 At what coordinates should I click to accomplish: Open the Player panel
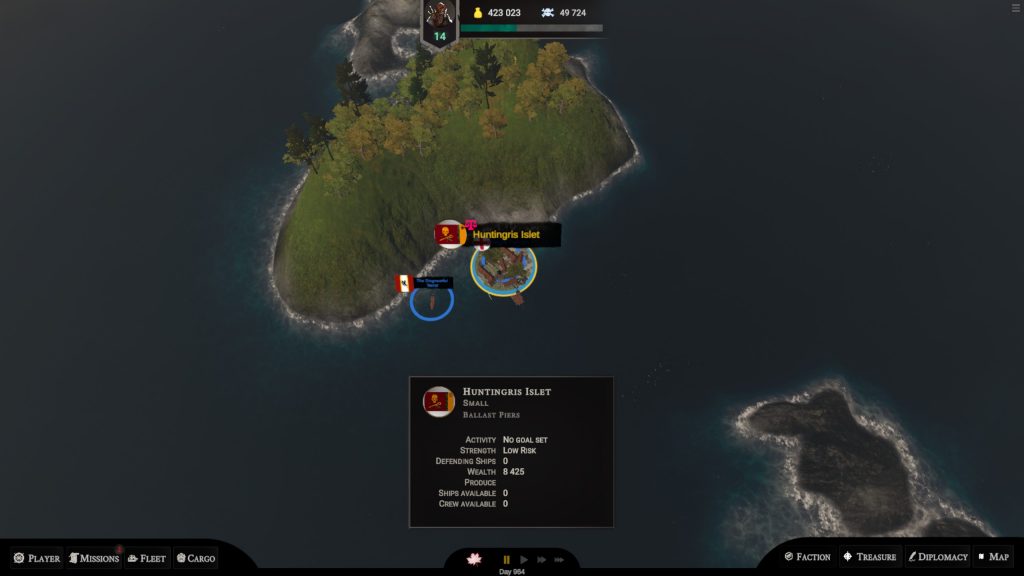(x=37, y=558)
